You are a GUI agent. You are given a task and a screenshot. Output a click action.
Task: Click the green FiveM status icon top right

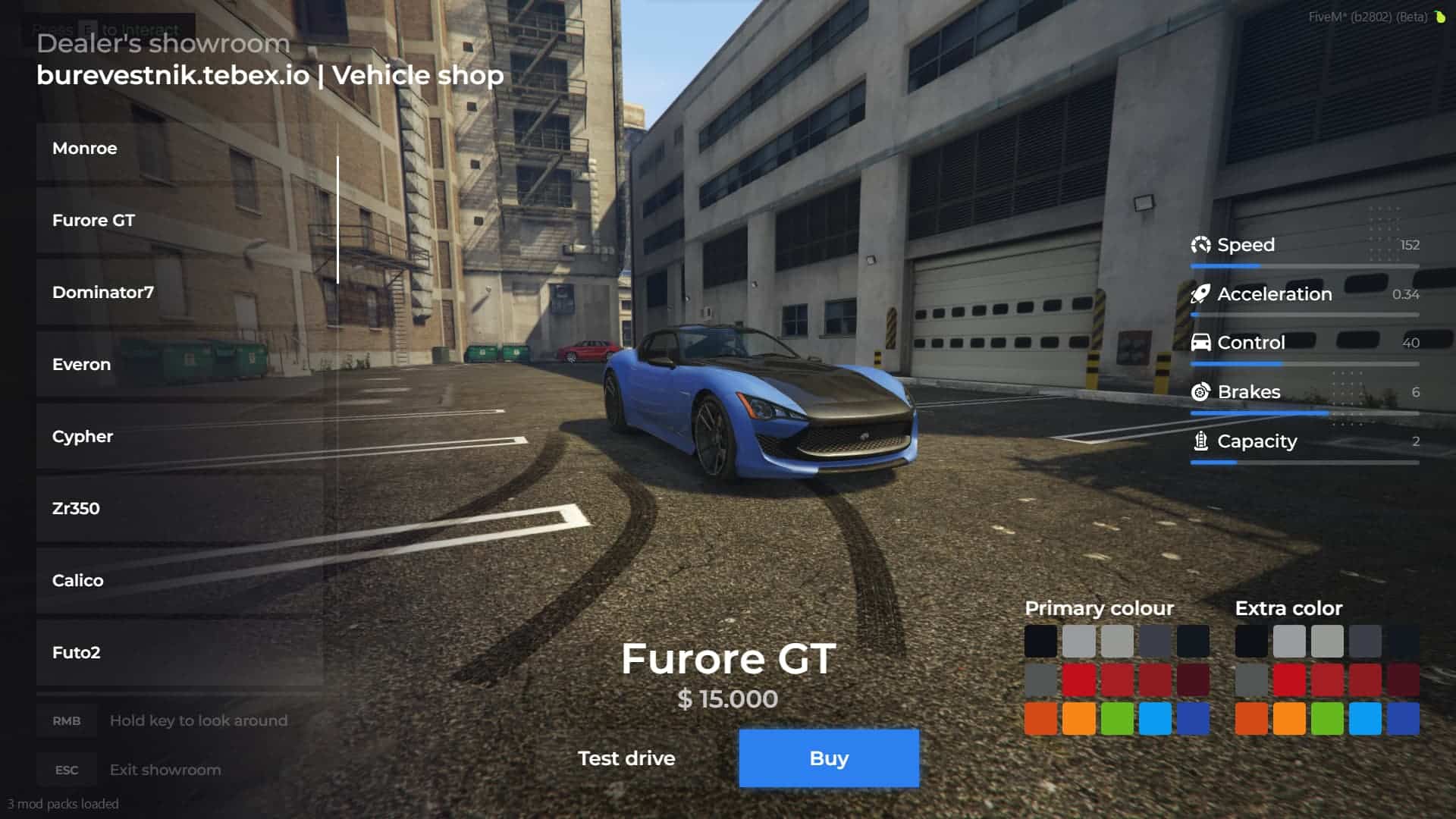(1440, 15)
